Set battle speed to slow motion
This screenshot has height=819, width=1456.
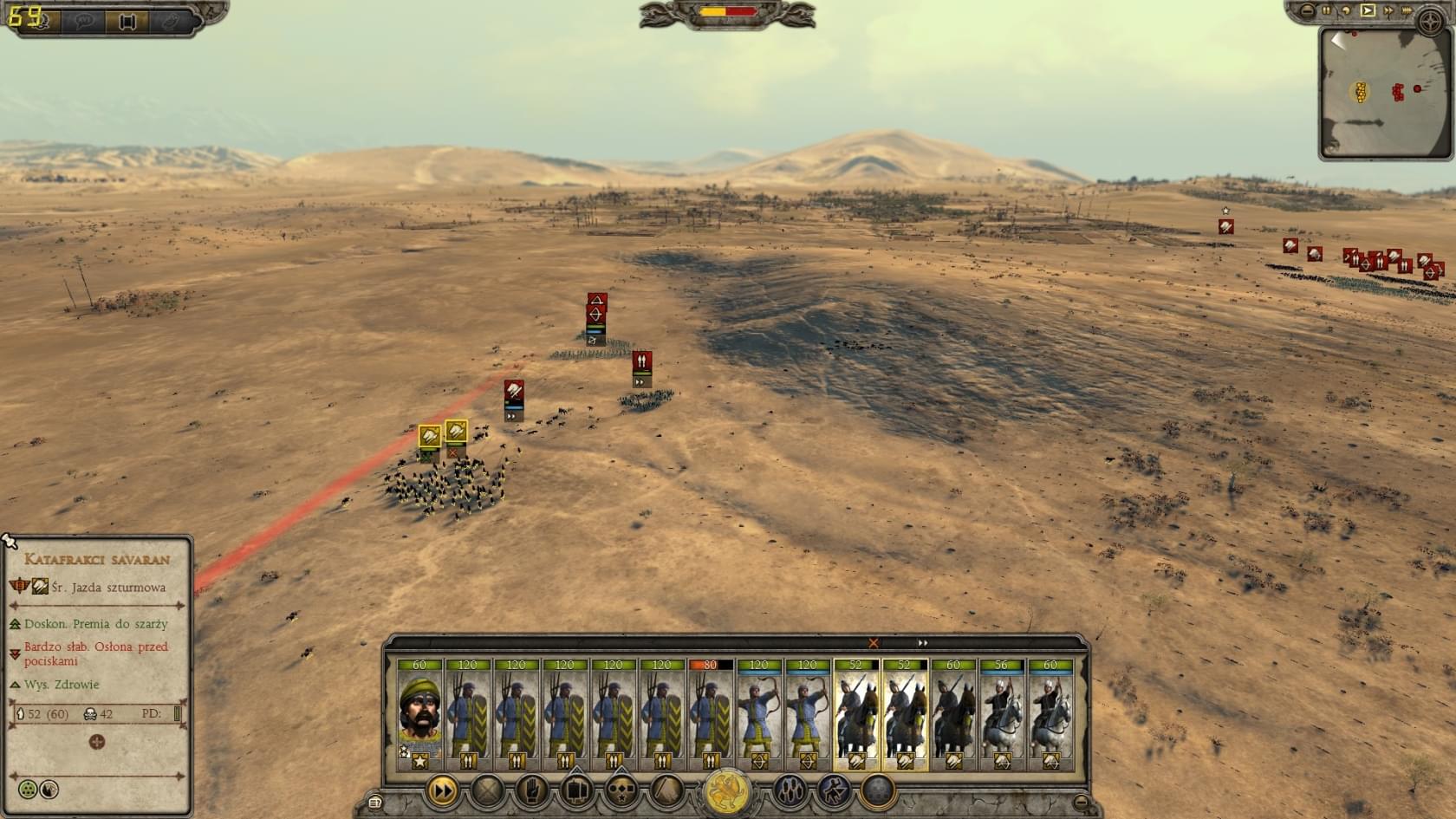1346,10
